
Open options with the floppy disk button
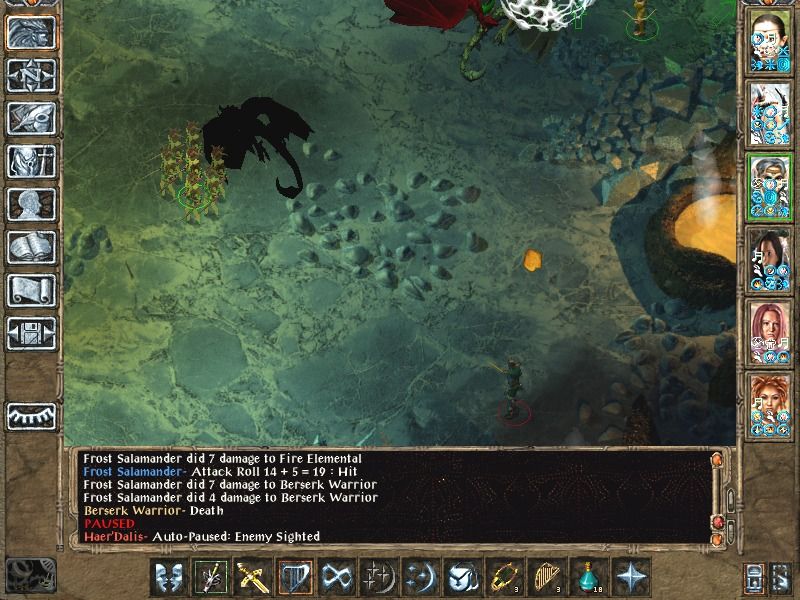[31, 333]
